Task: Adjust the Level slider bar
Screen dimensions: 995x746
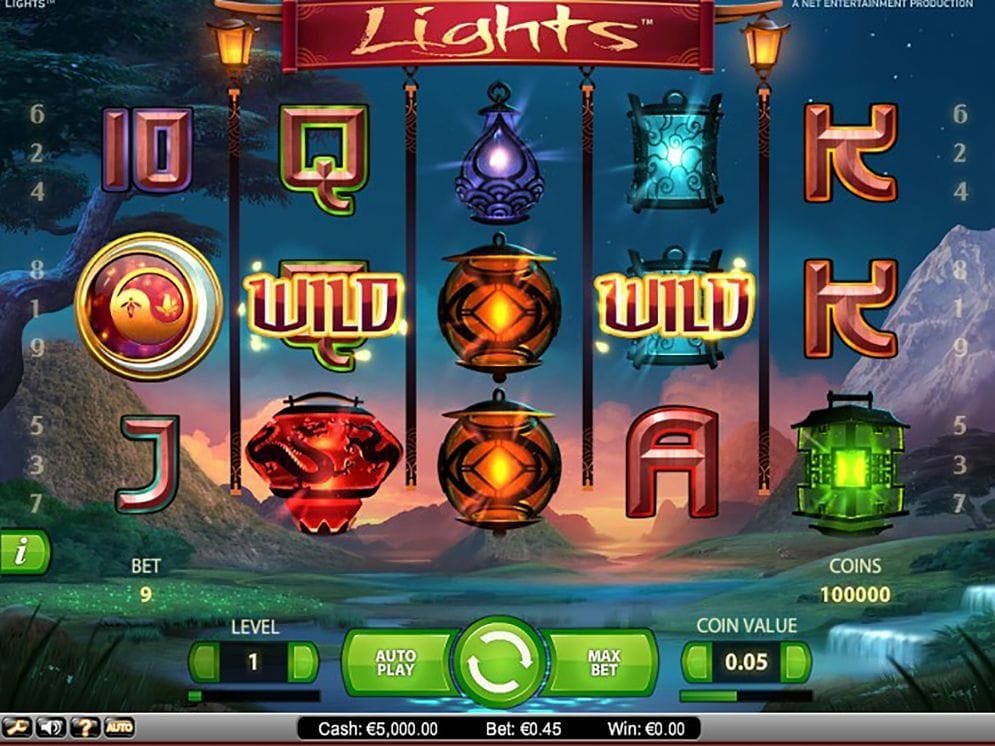Action: pyautogui.click(x=254, y=695)
